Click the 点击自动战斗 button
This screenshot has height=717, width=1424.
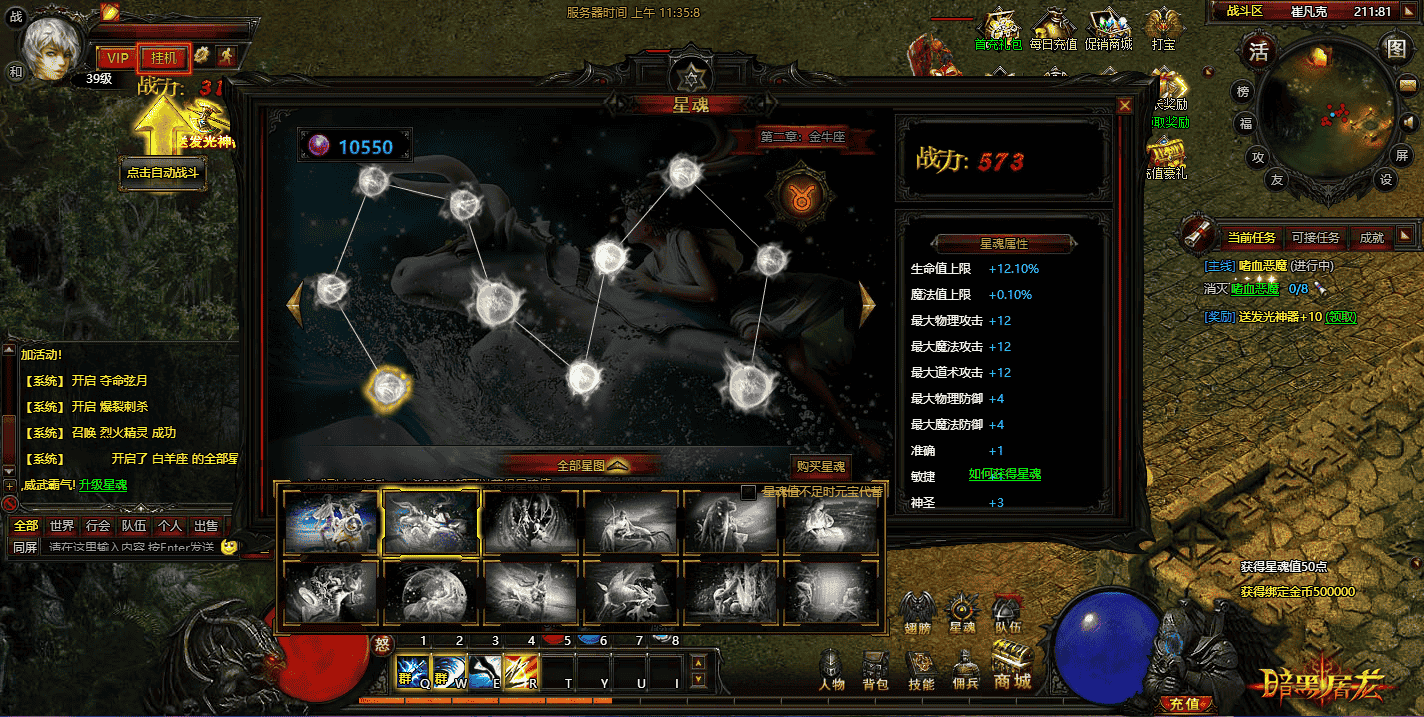coord(163,172)
